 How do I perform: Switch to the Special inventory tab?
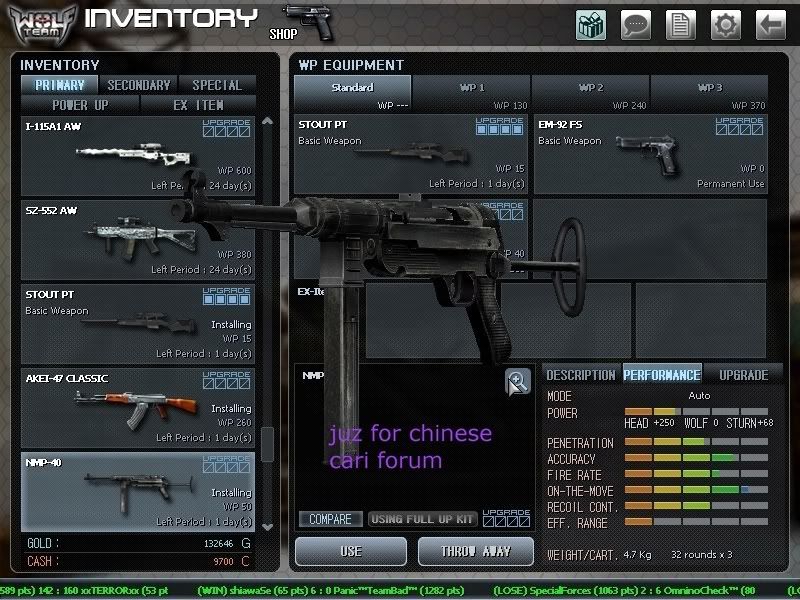216,85
